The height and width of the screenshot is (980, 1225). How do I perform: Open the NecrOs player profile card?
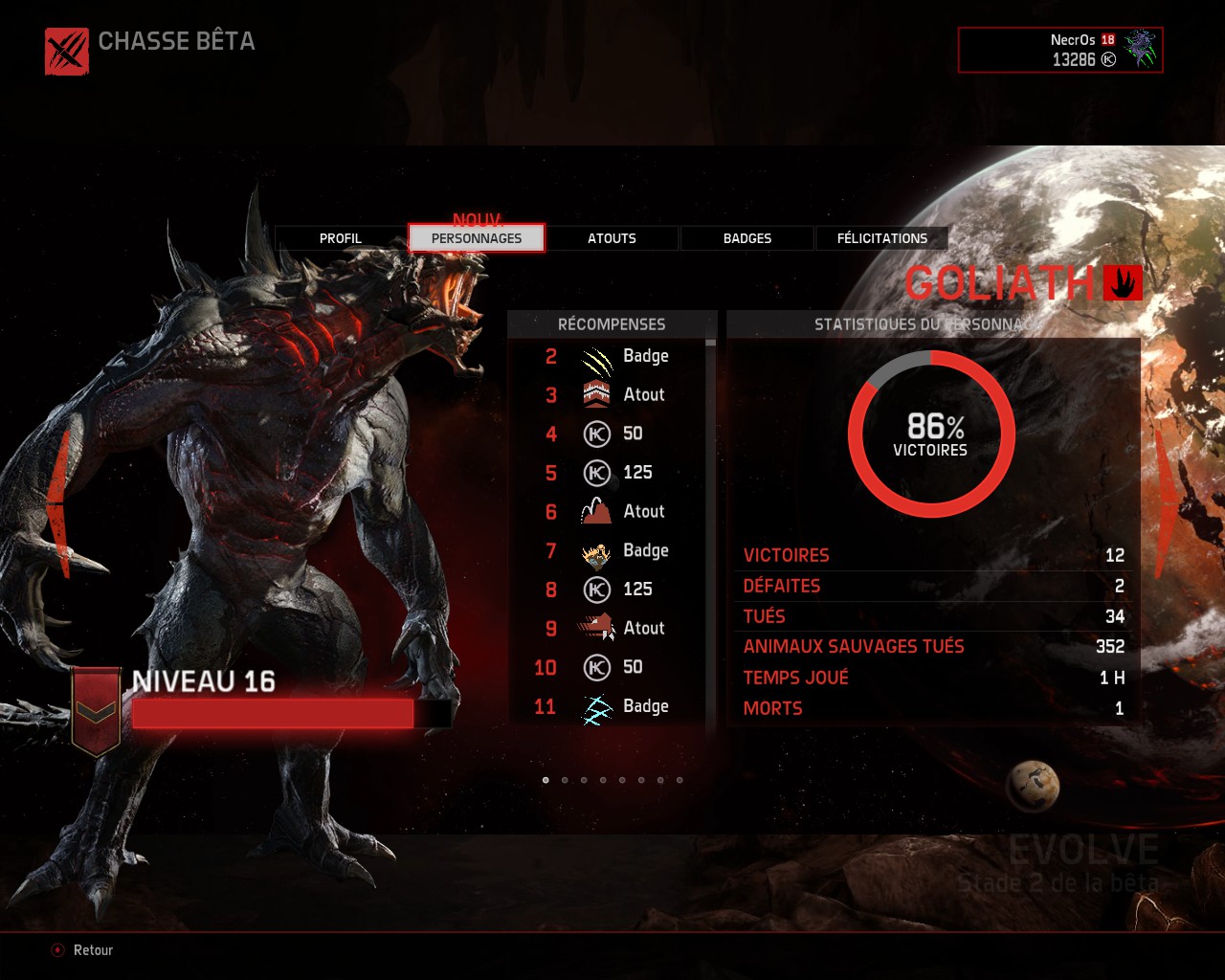click(1059, 50)
